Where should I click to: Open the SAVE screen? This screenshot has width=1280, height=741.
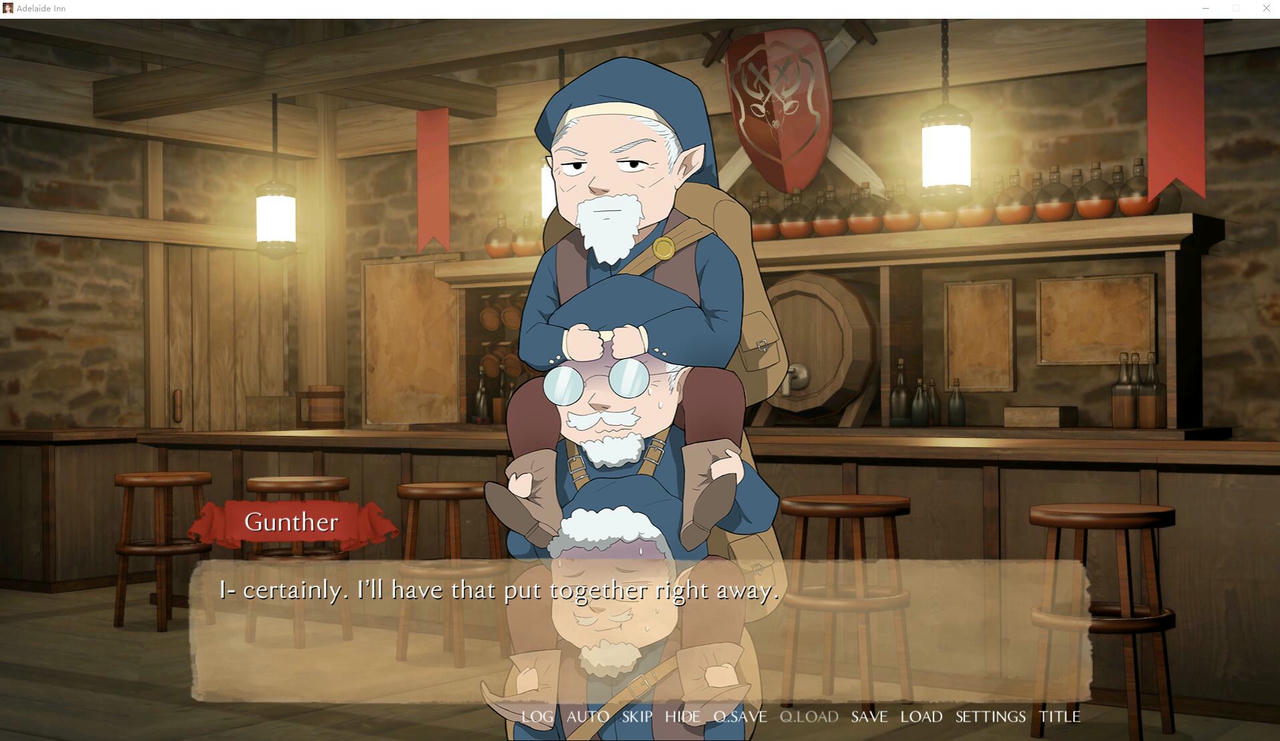869,716
